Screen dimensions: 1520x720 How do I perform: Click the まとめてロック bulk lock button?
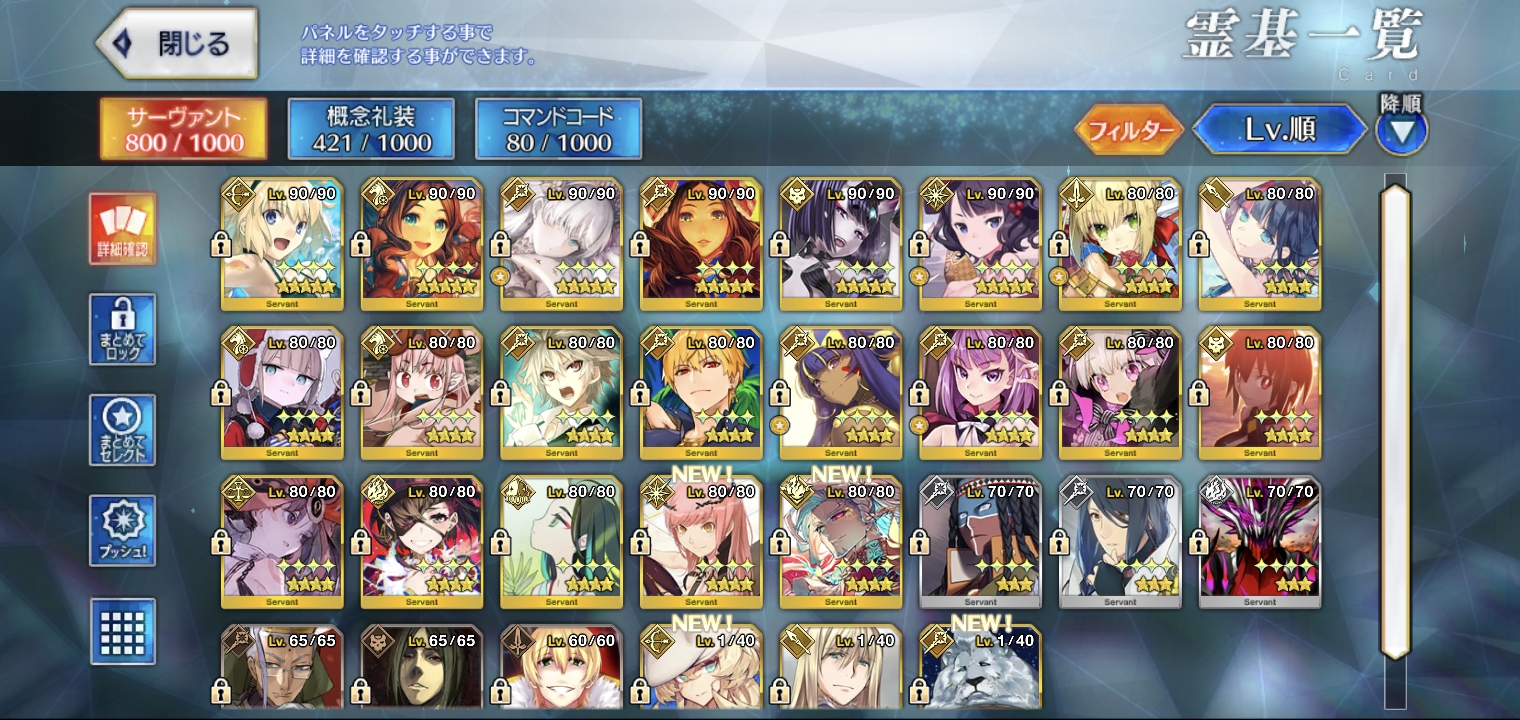coord(122,329)
